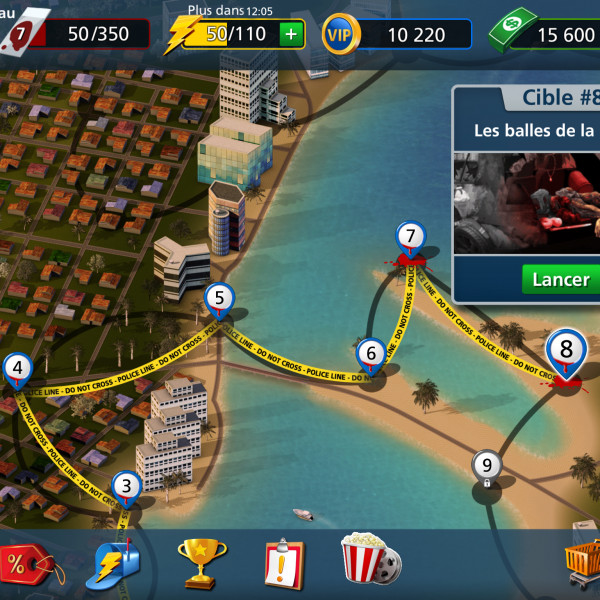600x600 pixels.
Task: Choose map marker number 6
Action: click(x=370, y=354)
